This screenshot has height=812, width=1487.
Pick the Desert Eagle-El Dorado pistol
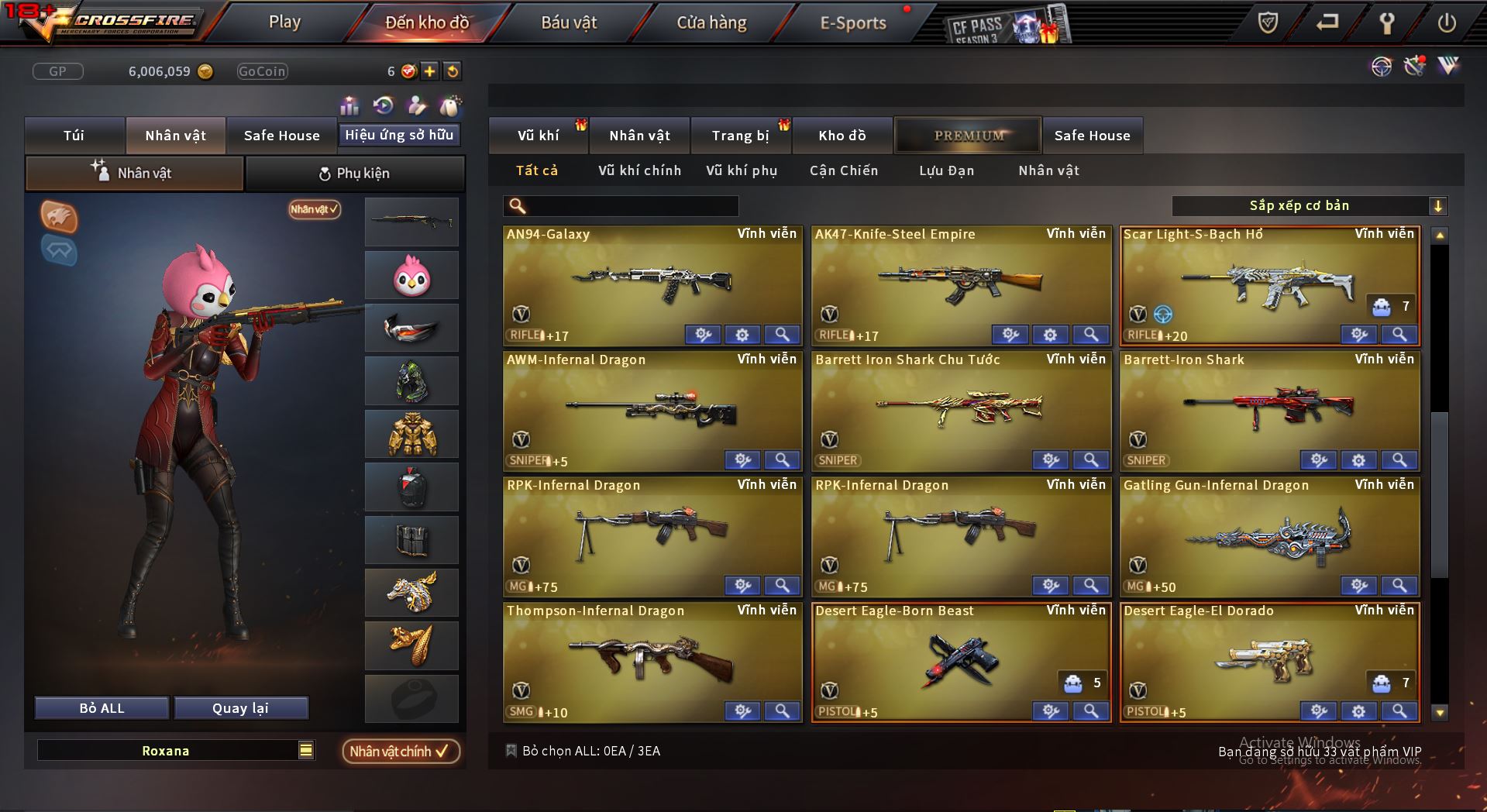click(1269, 660)
